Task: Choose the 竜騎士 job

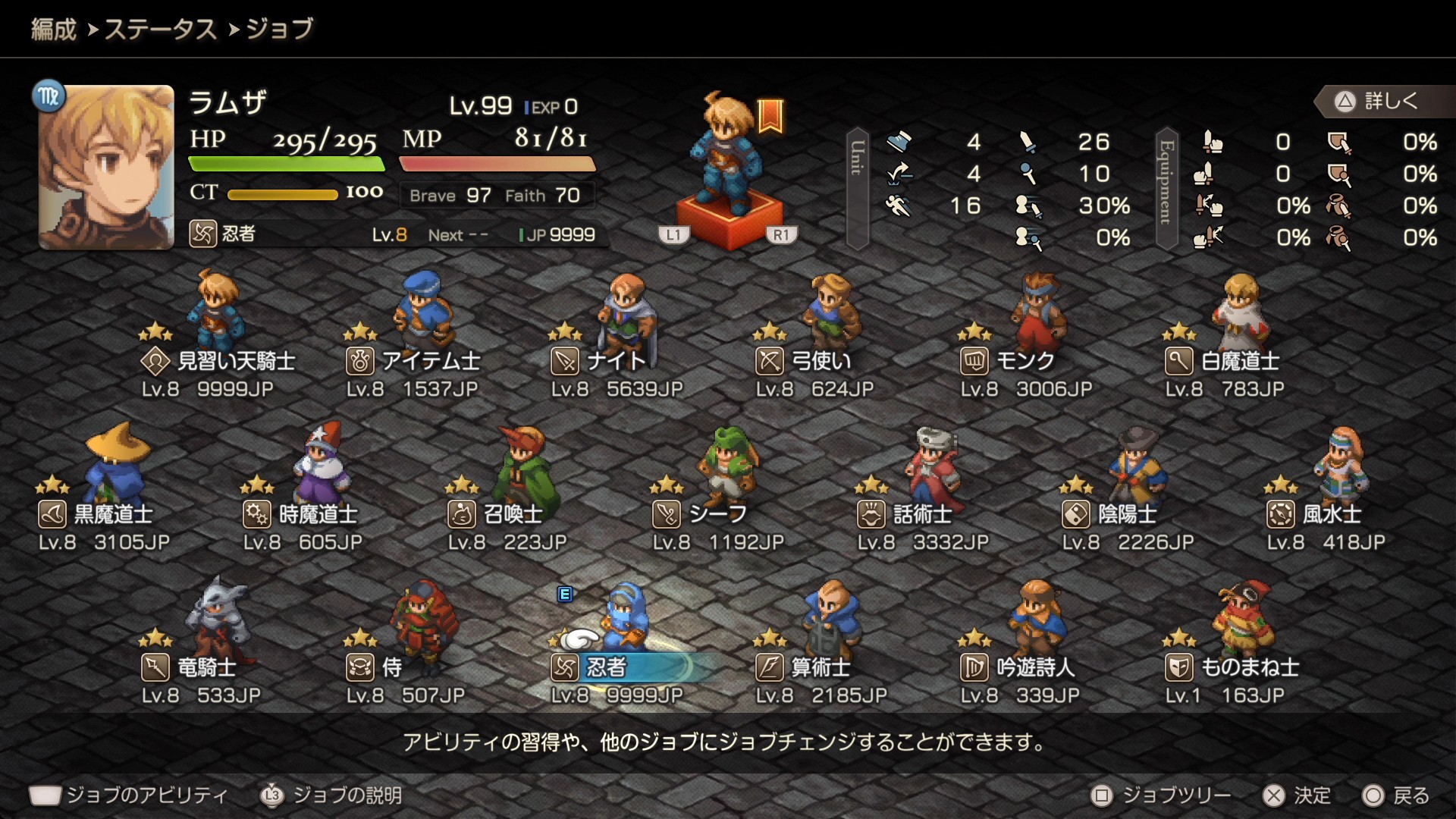Action: tap(189, 667)
